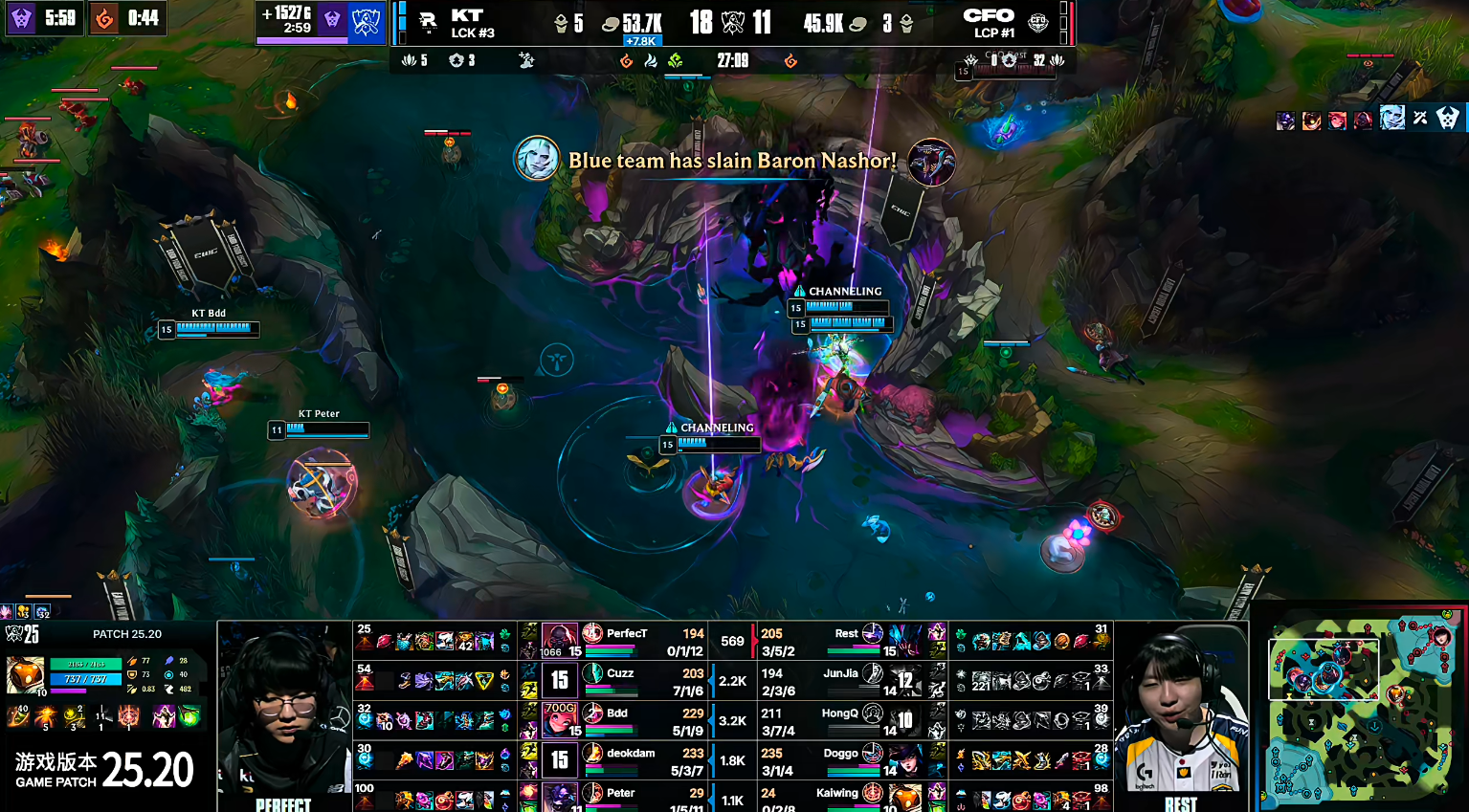The height and width of the screenshot is (812, 1469).
Task: Select Kaiwing's champion portrait on the scoreboard
Action: point(905,797)
